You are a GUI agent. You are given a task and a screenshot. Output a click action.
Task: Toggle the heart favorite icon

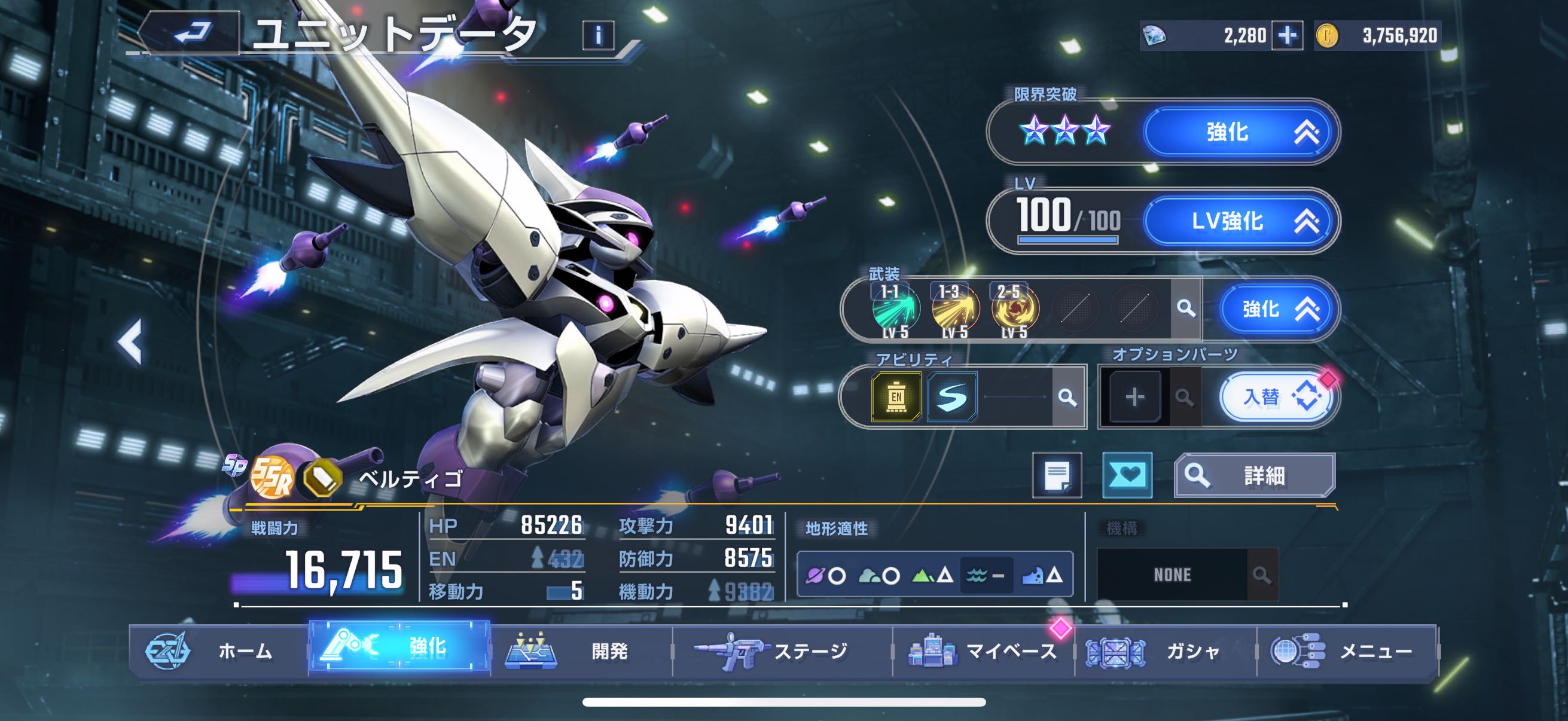click(1127, 475)
